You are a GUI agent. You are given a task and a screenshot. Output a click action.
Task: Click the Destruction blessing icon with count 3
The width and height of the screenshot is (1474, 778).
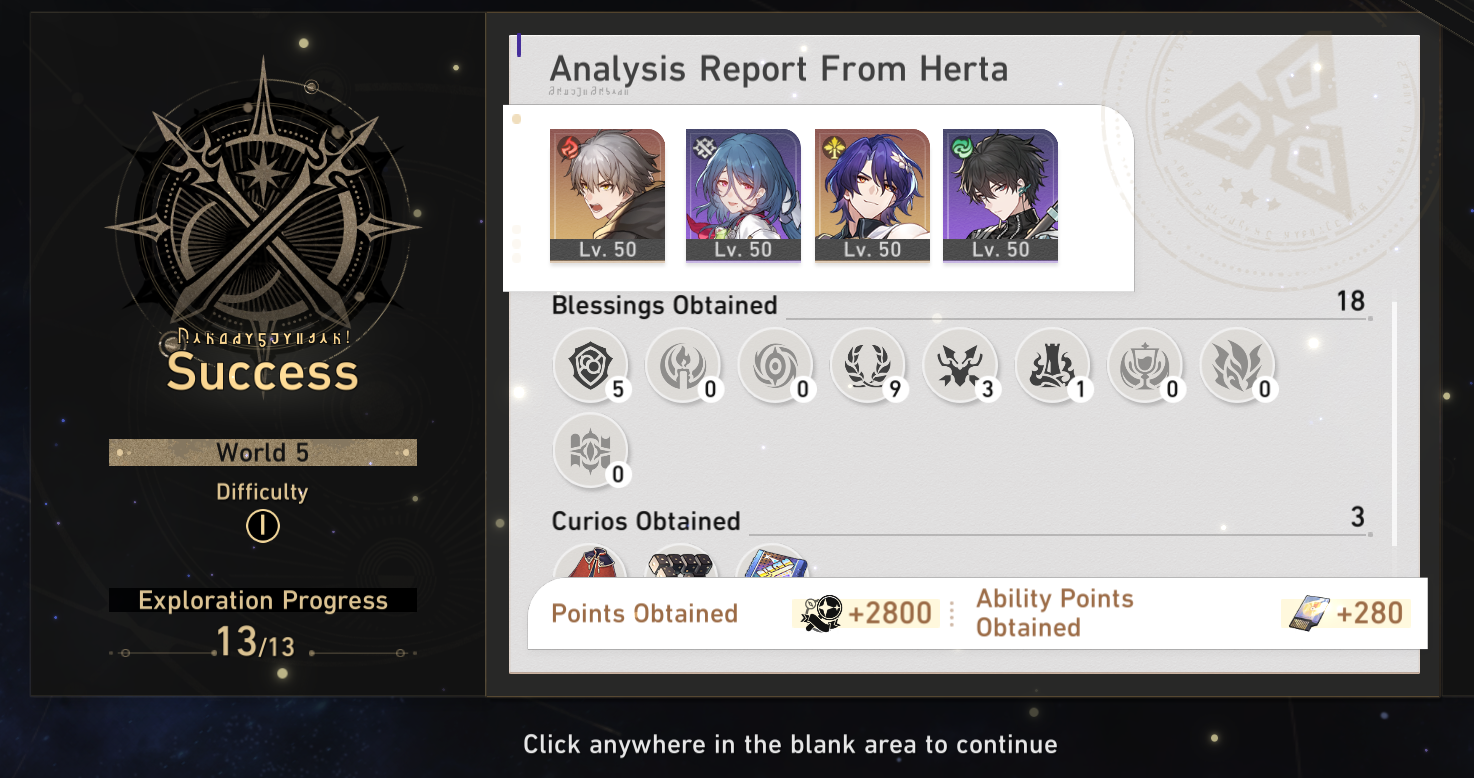point(961,367)
